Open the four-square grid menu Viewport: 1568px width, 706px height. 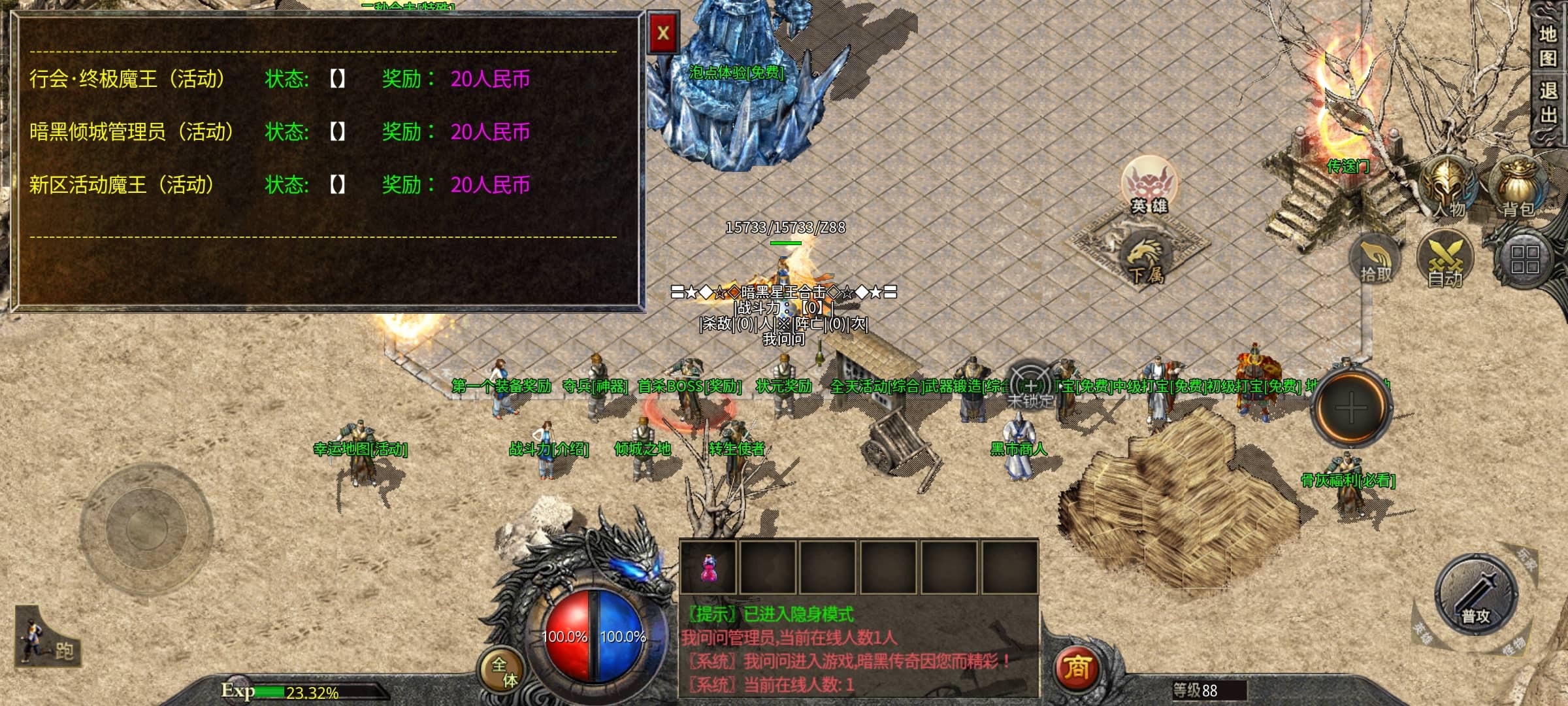(x=1525, y=260)
